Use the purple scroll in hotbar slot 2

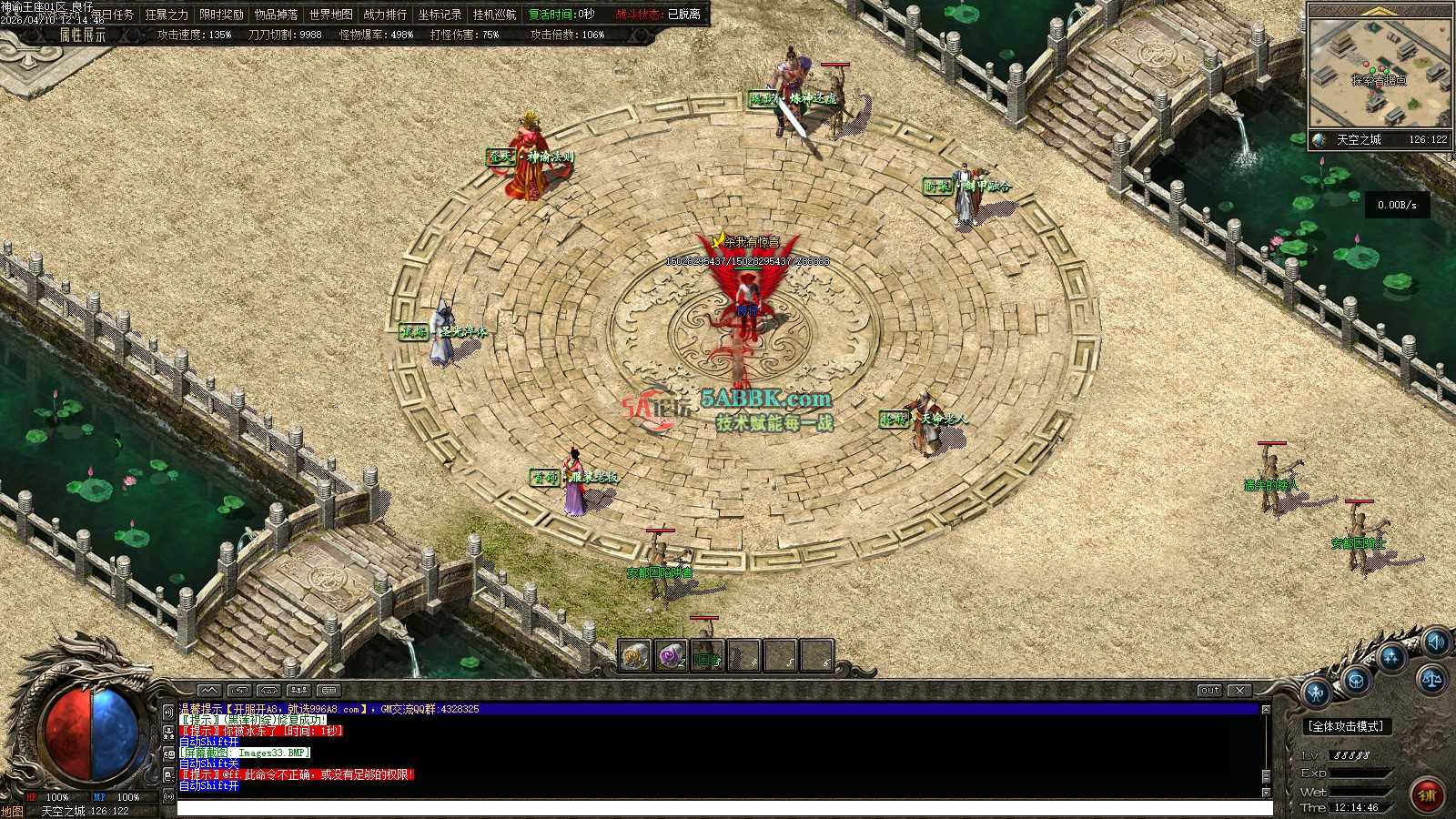tap(671, 655)
